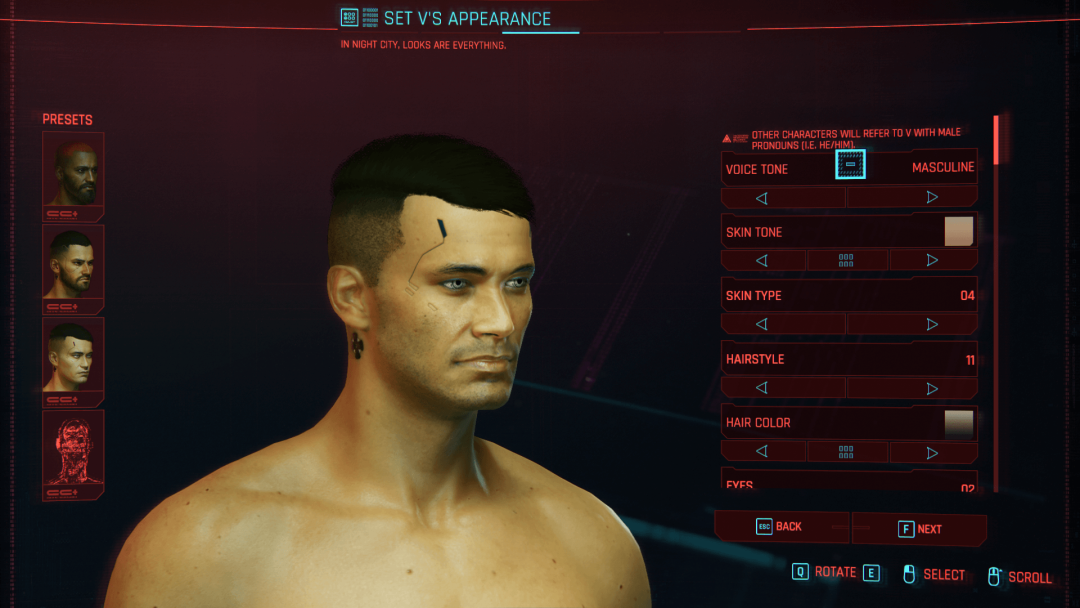Select the bald bearded preset portrait

[x=73, y=170]
